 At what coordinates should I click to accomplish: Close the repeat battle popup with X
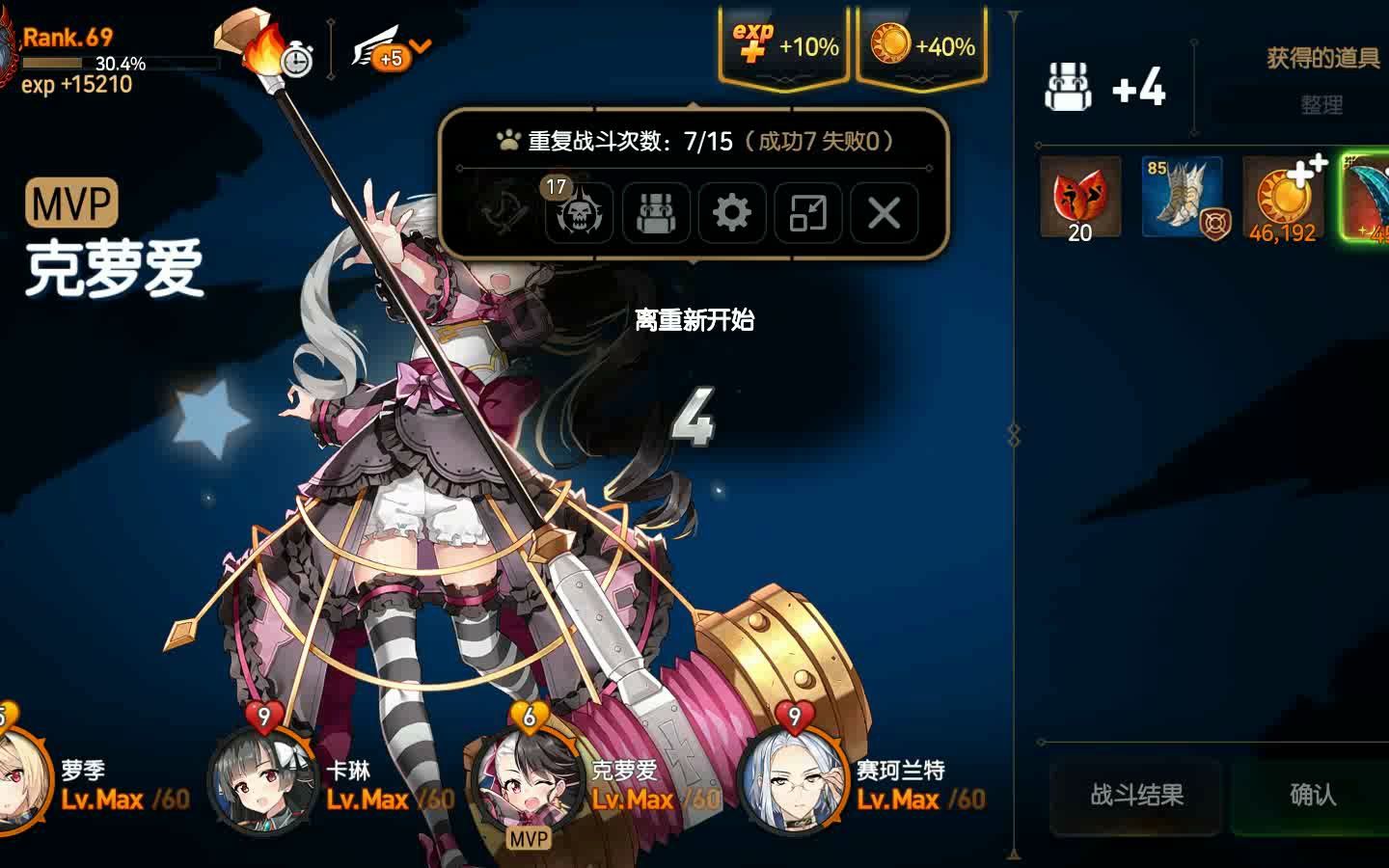tap(885, 214)
